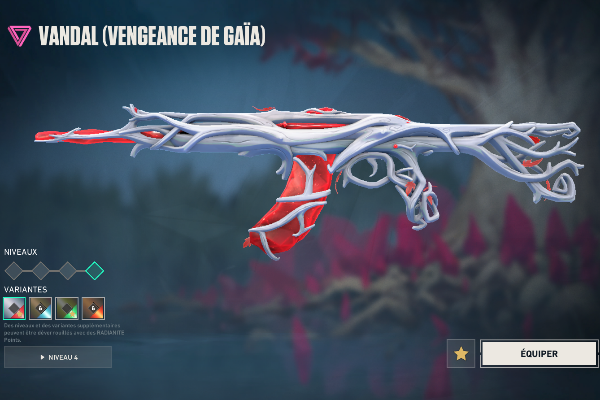Select the locked blue variant swatch

(x=41, y=308)
